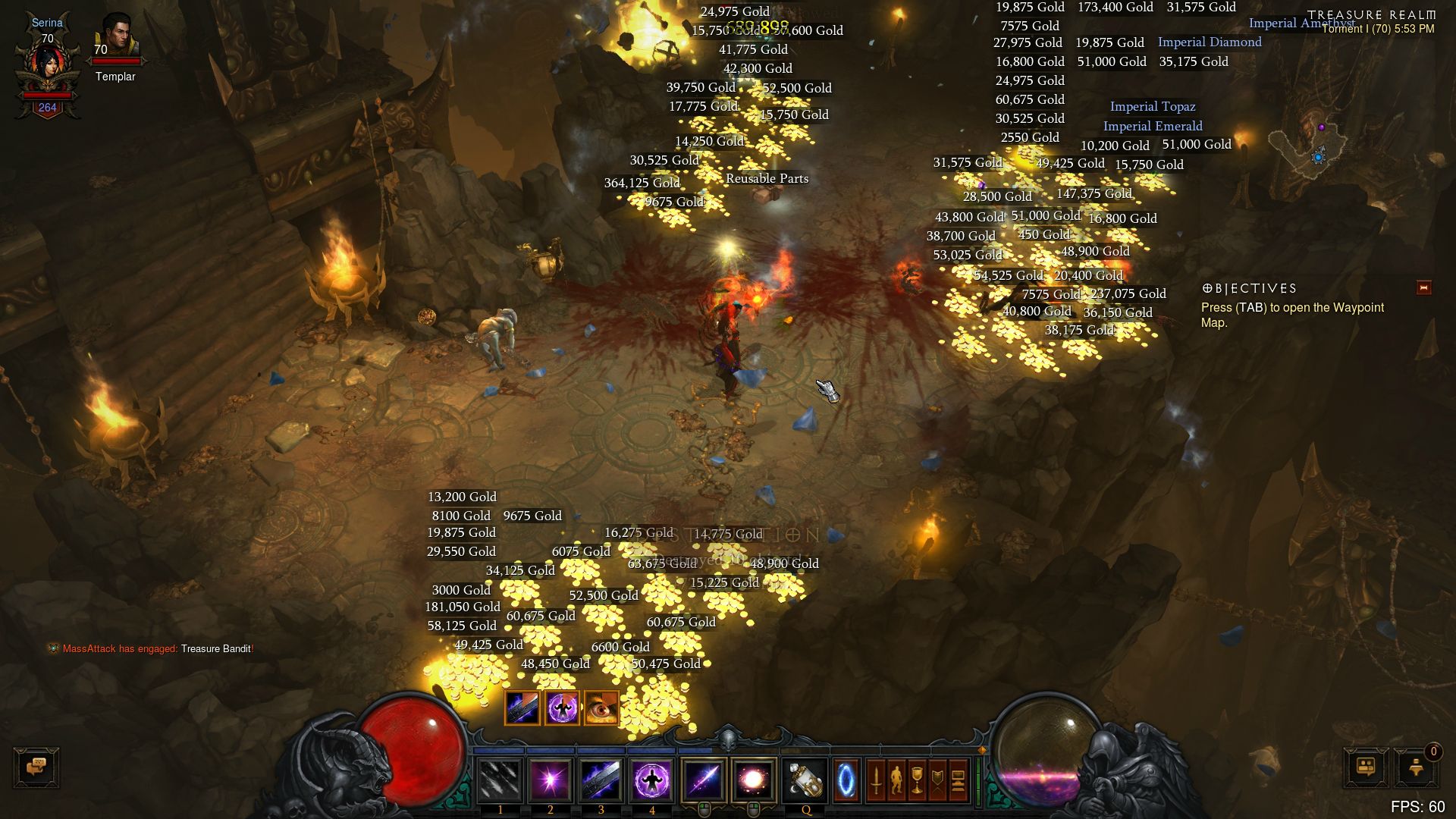Collapse the Objectives tracker
This screenshot has height=819, width=1456.
point(1423,288)
